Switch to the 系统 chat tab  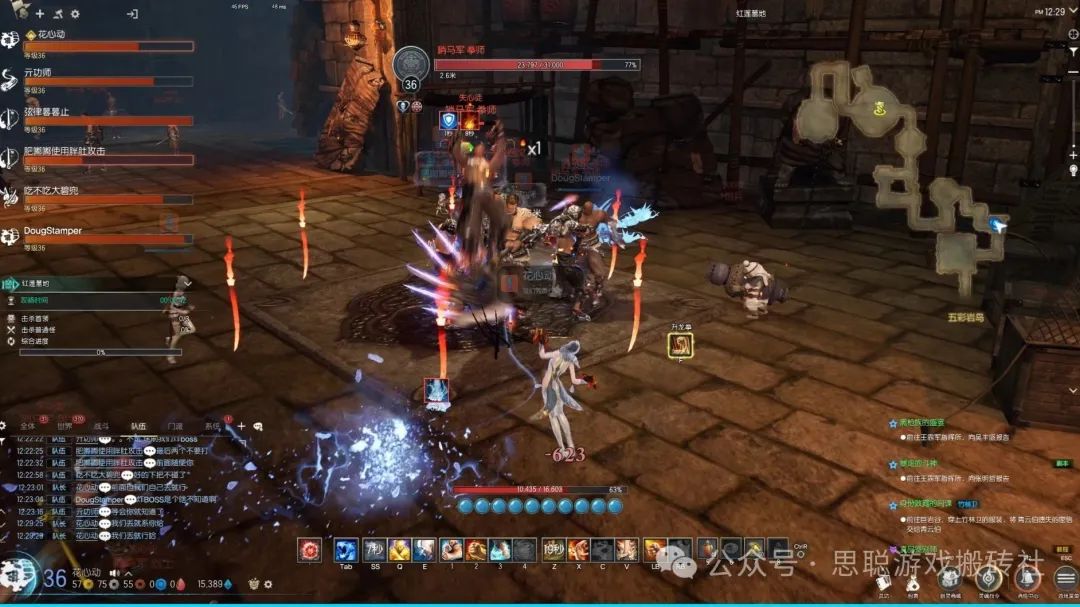[212, 426]
